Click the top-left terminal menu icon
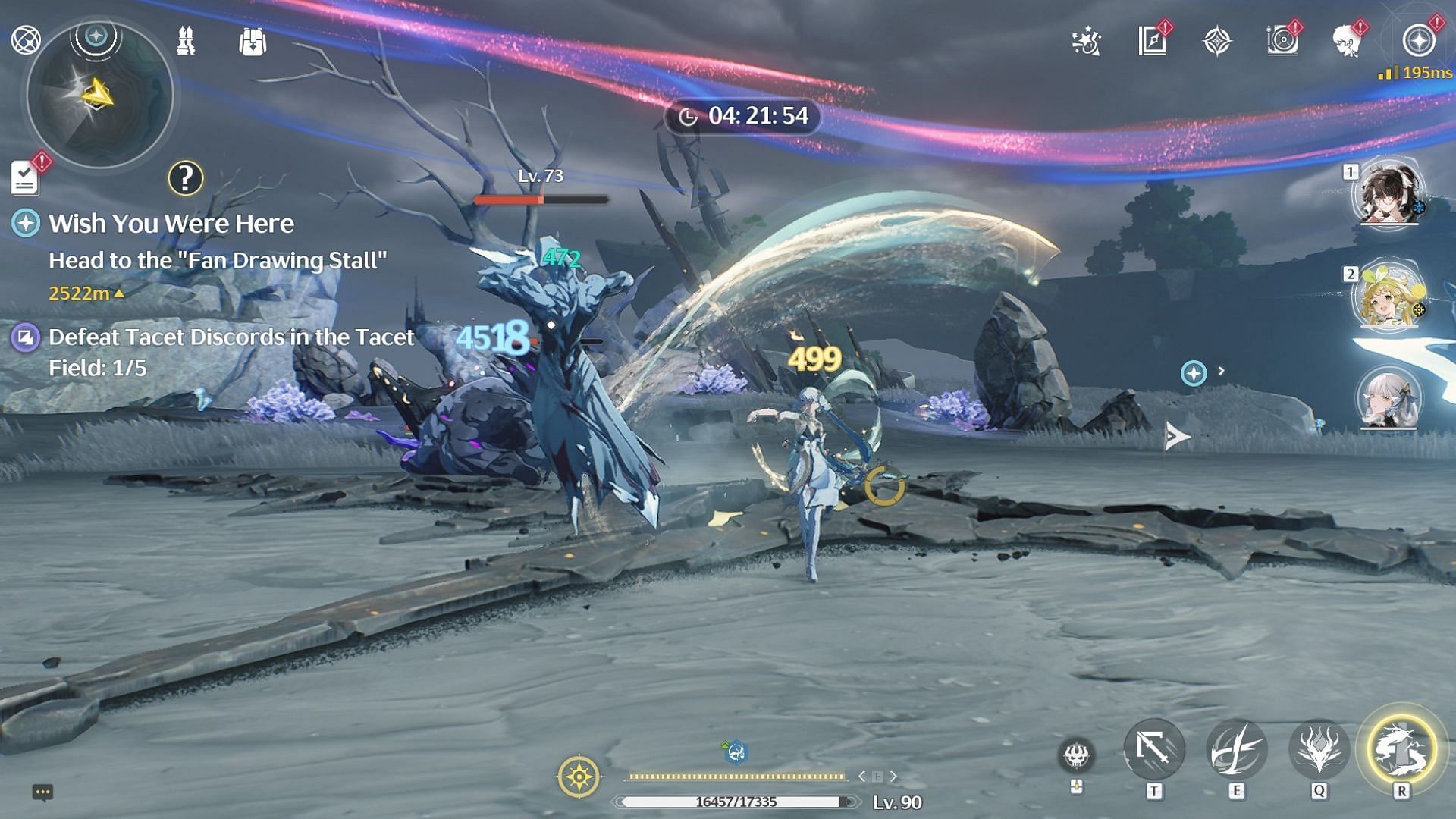This screenshot has height=819, width=1456. [26, 39]
